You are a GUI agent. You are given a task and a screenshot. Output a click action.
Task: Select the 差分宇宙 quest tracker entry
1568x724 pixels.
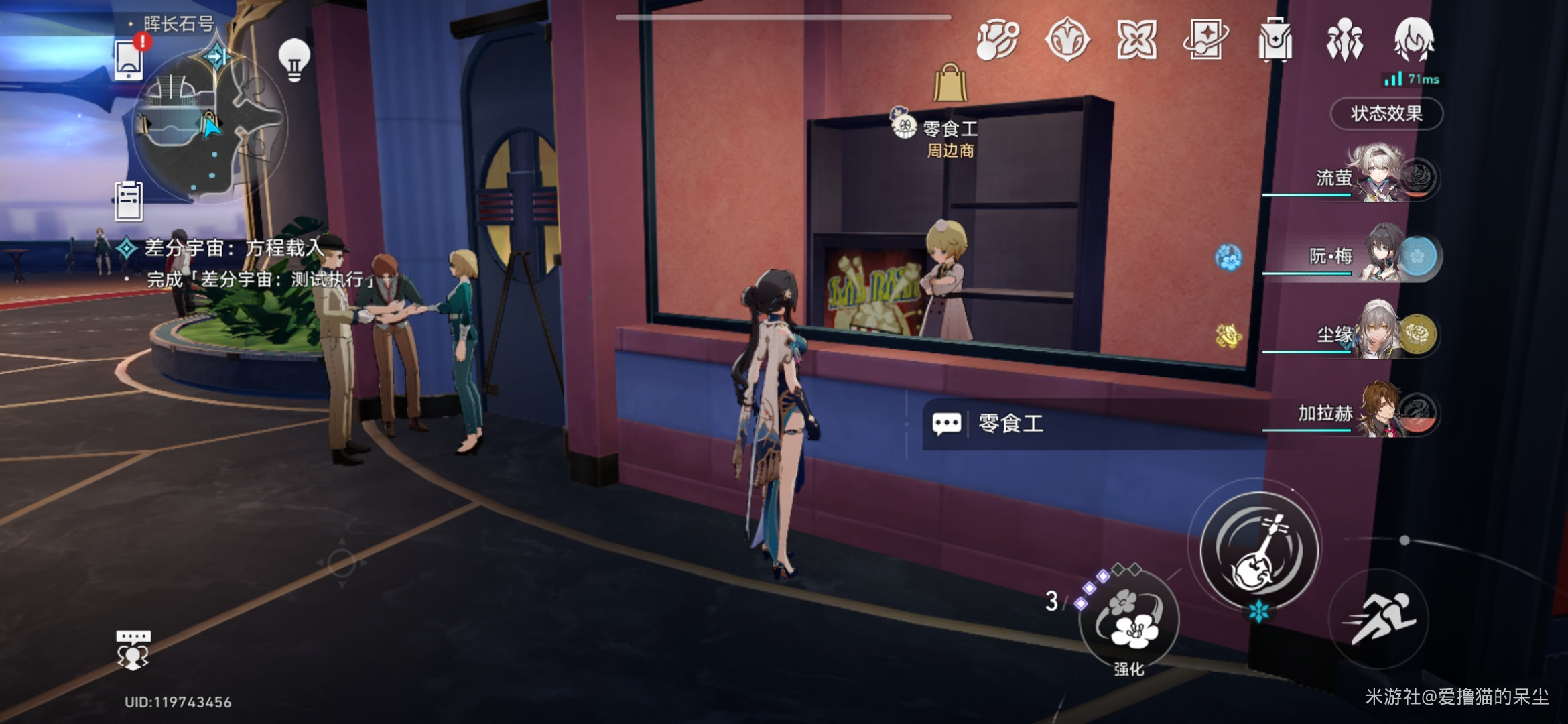[235, 249]
